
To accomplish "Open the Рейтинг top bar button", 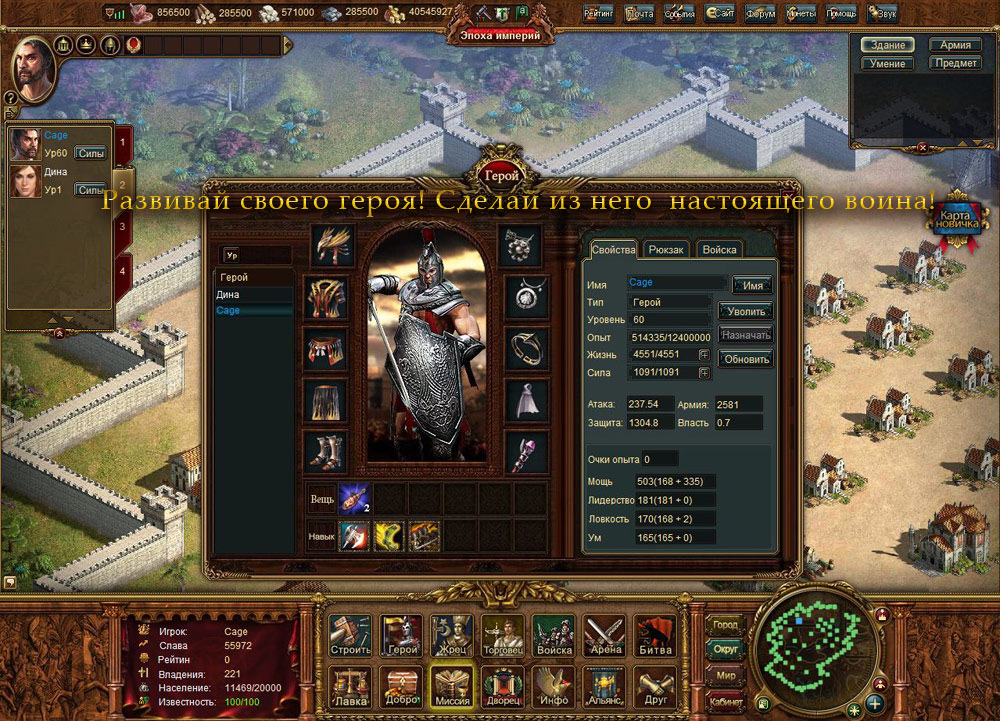I will 598,14.
